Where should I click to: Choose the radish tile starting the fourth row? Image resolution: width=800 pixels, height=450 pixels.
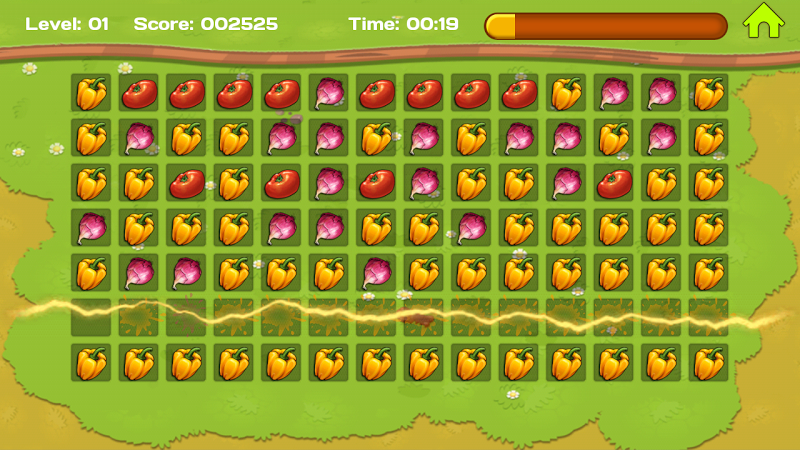[x=91, y=228]
